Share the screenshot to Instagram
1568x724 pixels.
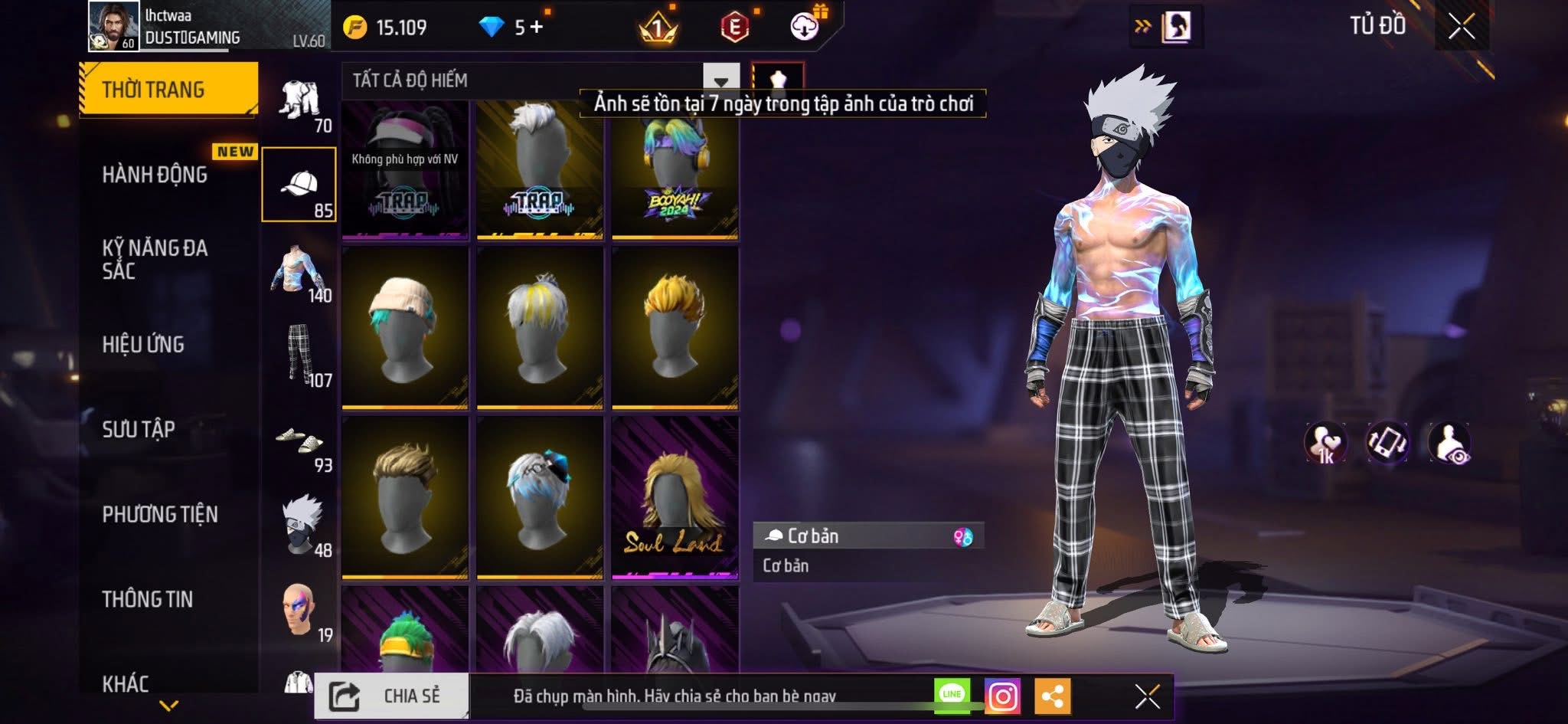(x=1002, y=696)
